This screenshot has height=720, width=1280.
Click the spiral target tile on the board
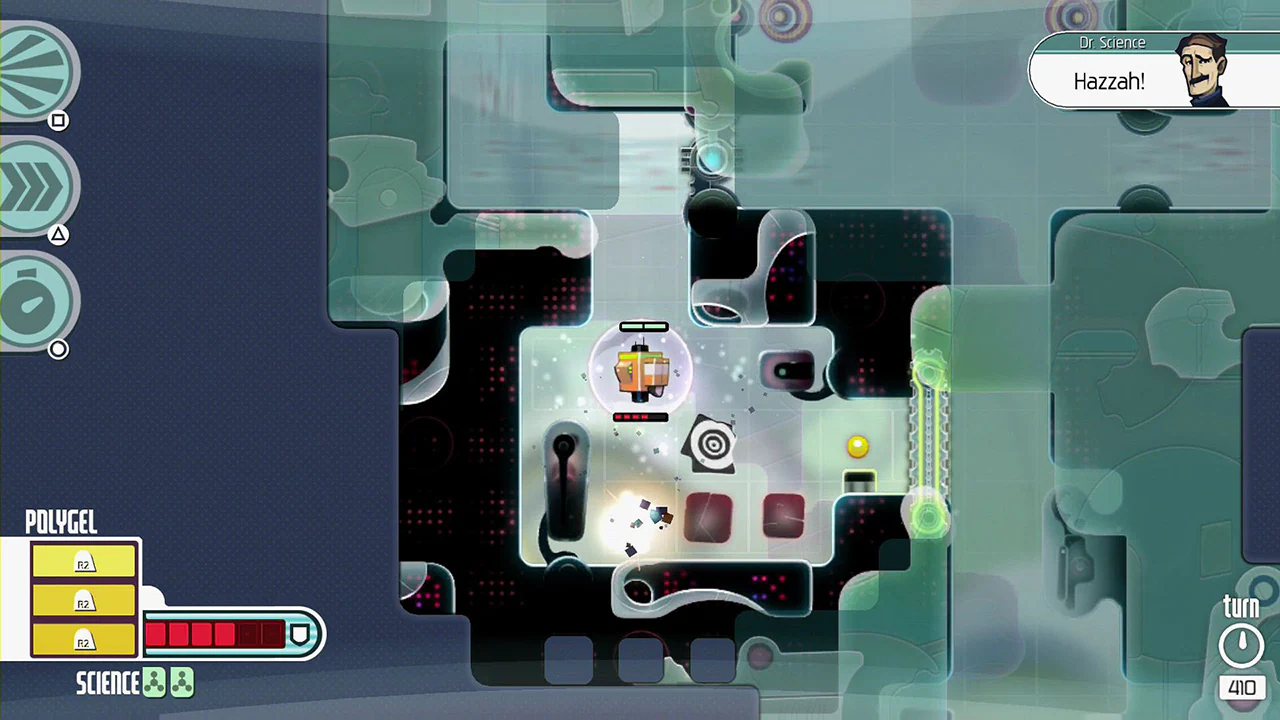tap(712, 443)
